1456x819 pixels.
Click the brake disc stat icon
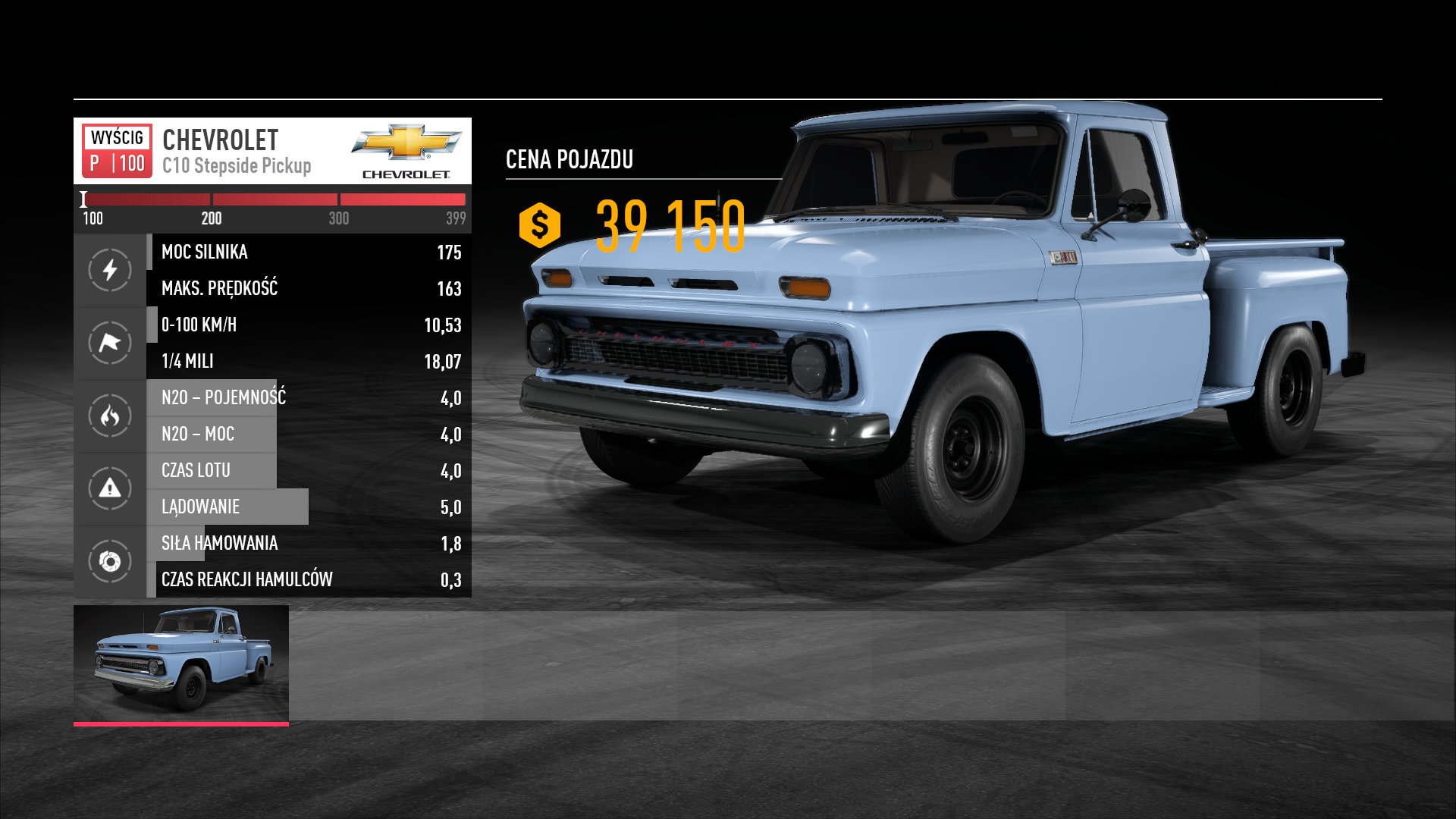[x=110, y=561]
